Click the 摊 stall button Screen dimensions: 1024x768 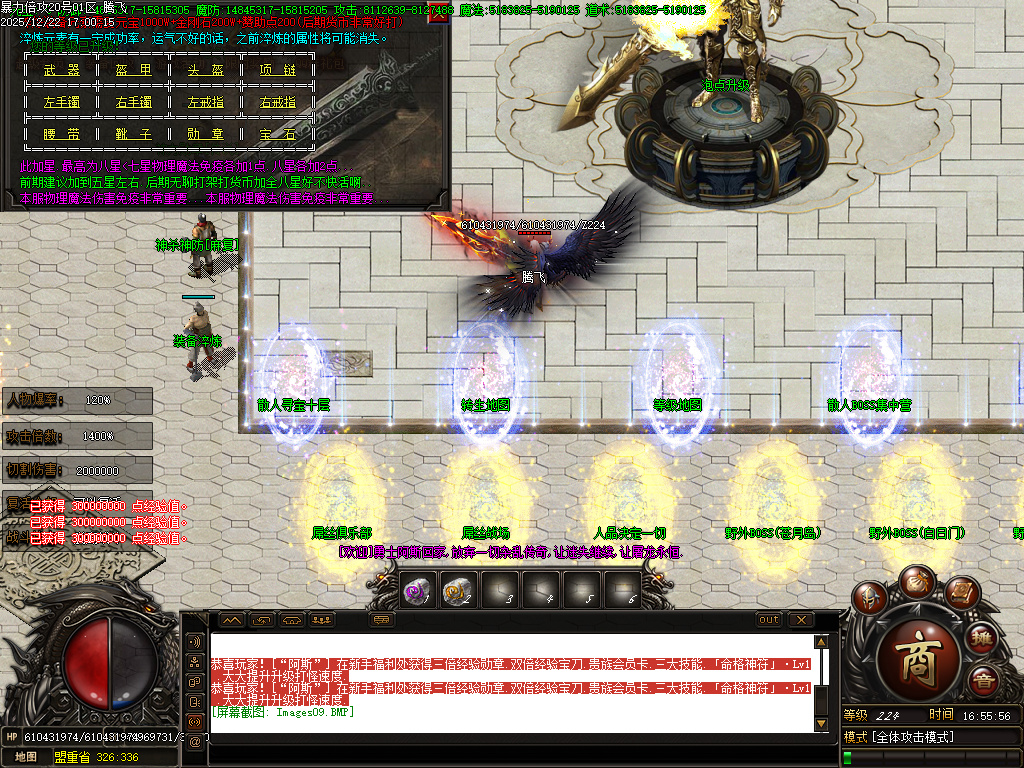coord(983,639)
